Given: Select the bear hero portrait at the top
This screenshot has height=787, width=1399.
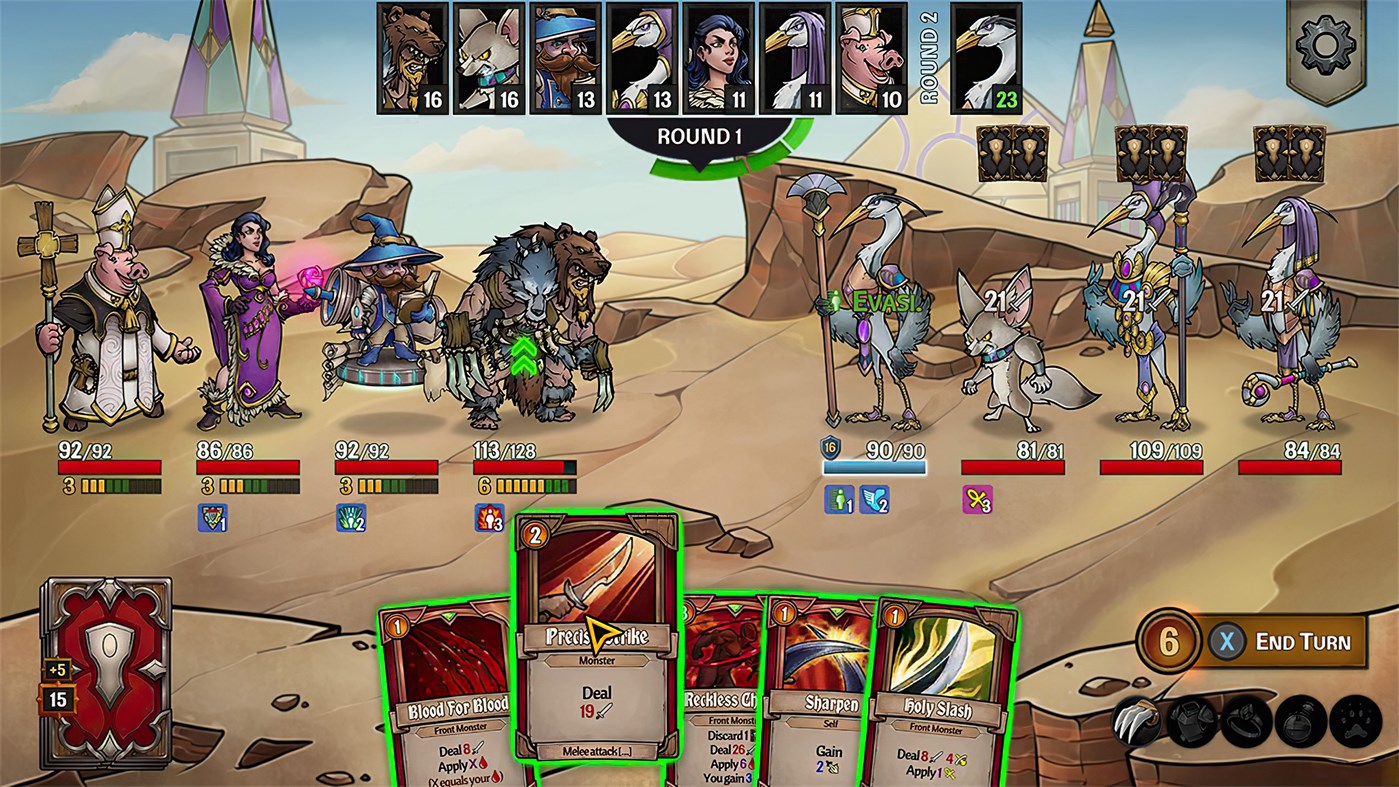Looking at the screenshot, I should [x=412, y=55].
